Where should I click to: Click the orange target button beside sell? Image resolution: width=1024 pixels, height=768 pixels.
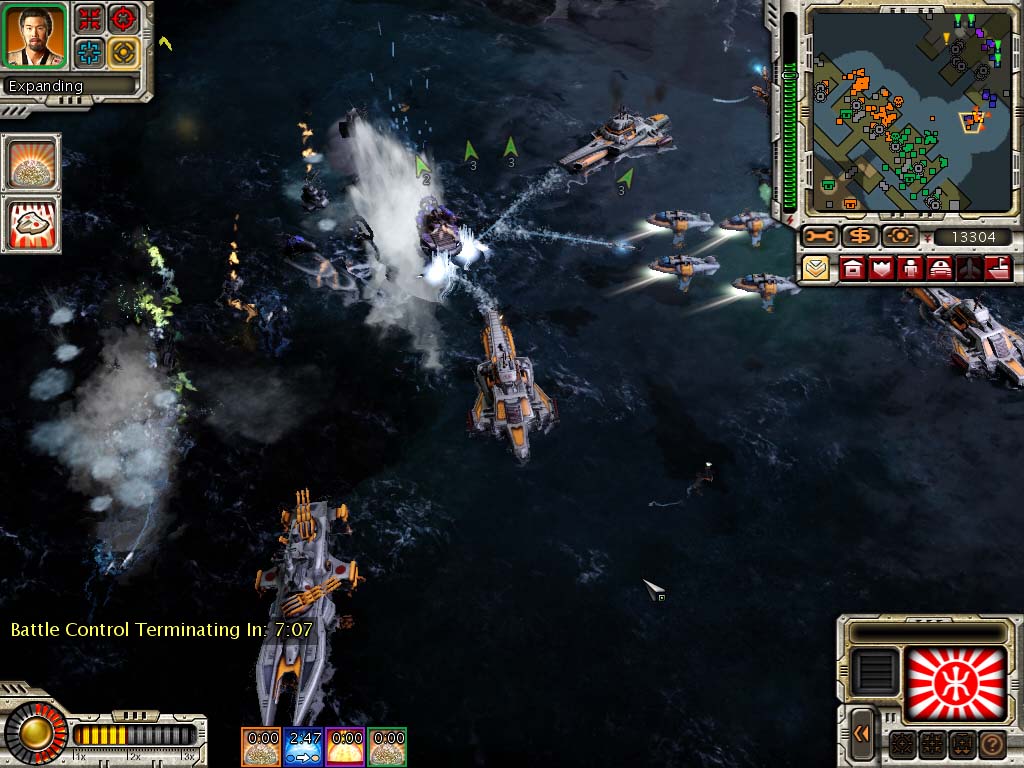point(900,237)
